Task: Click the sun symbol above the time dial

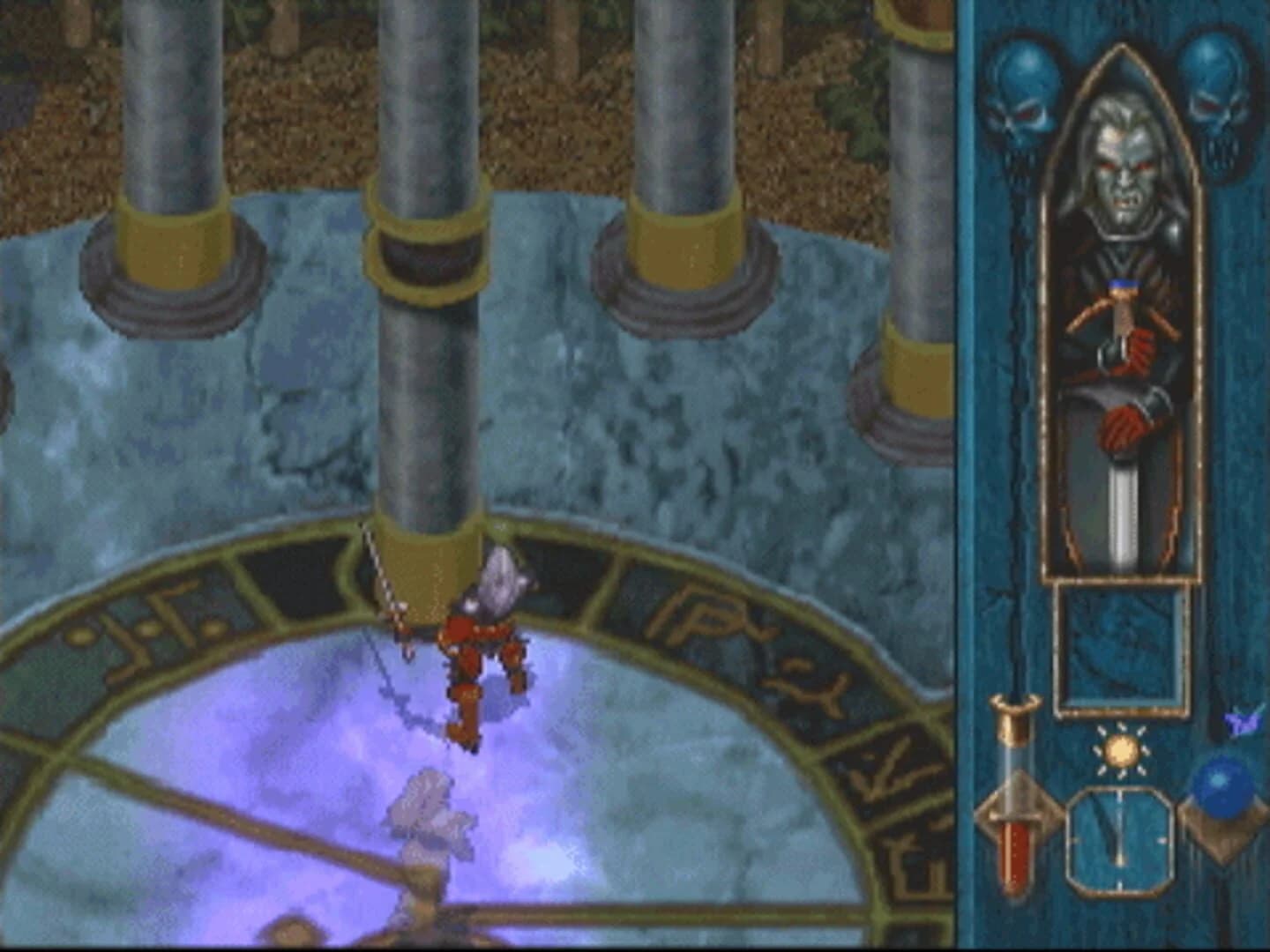Action: [1119, 748]
